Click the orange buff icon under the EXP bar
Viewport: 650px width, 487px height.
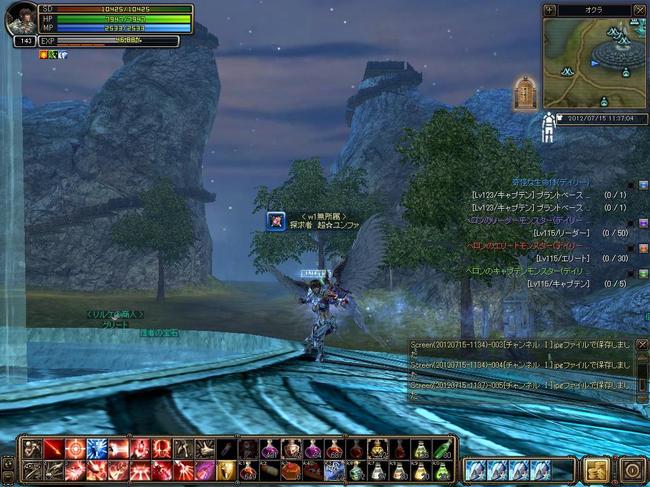tap(44, 54)
